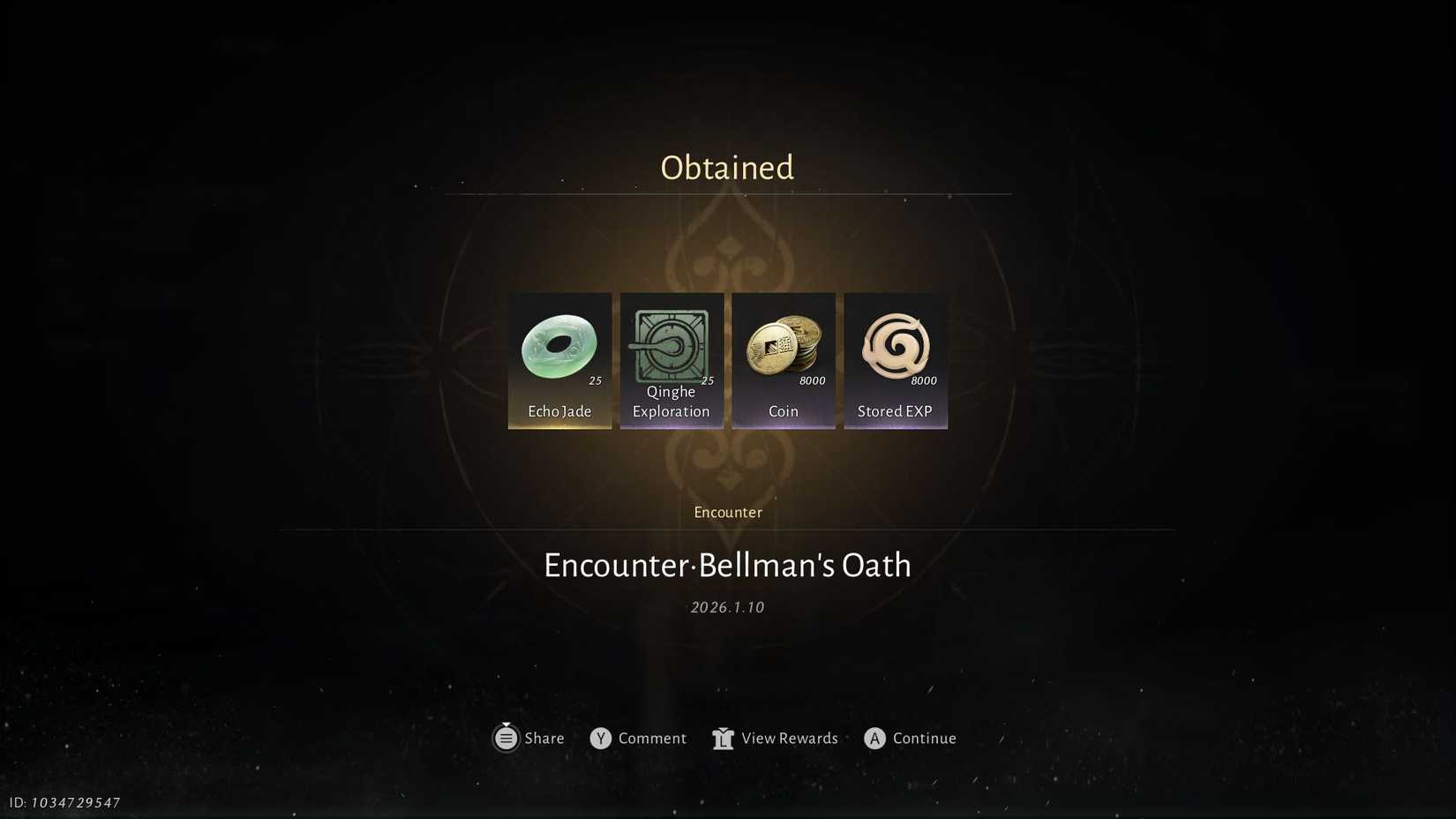Click the Echo Jade quantity badge showing 25

tap(596, 379)
